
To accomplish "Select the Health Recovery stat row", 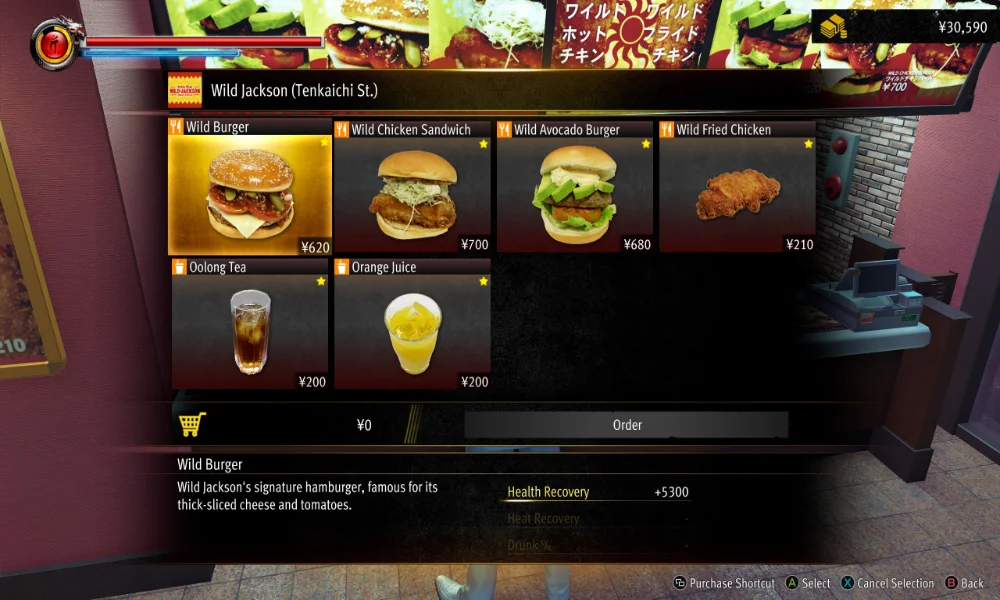I will (597, 492).
